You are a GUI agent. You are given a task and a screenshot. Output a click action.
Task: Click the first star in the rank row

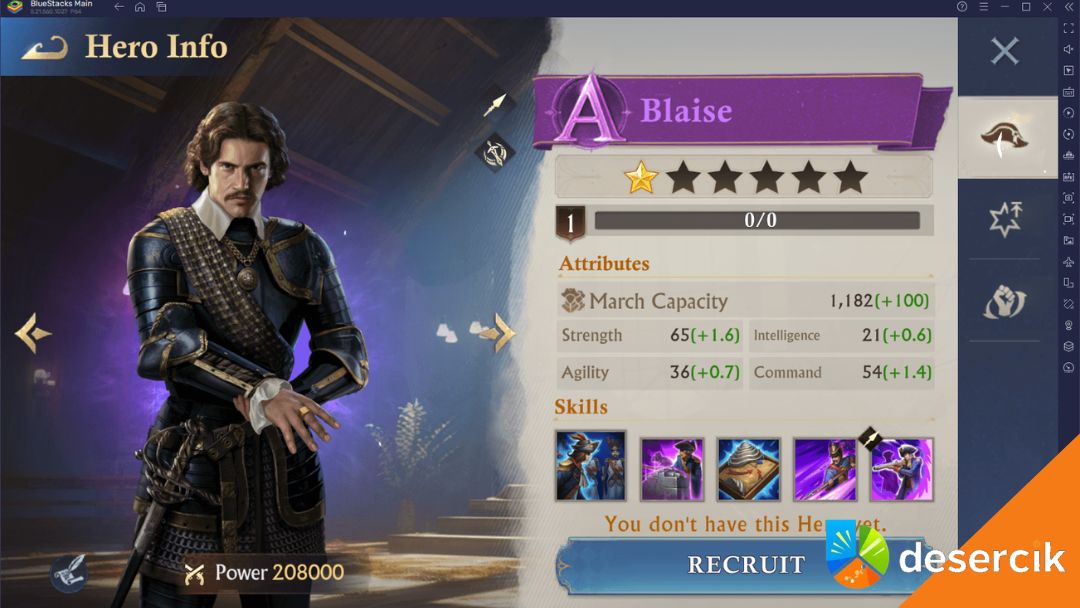coord(641,178)
